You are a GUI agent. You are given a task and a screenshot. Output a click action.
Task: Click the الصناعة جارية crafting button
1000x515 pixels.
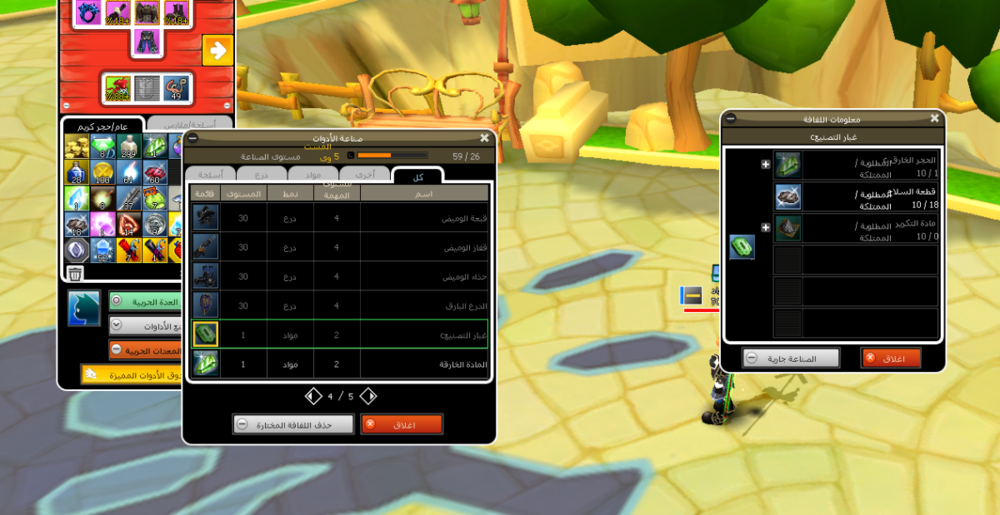pos(792,358)
